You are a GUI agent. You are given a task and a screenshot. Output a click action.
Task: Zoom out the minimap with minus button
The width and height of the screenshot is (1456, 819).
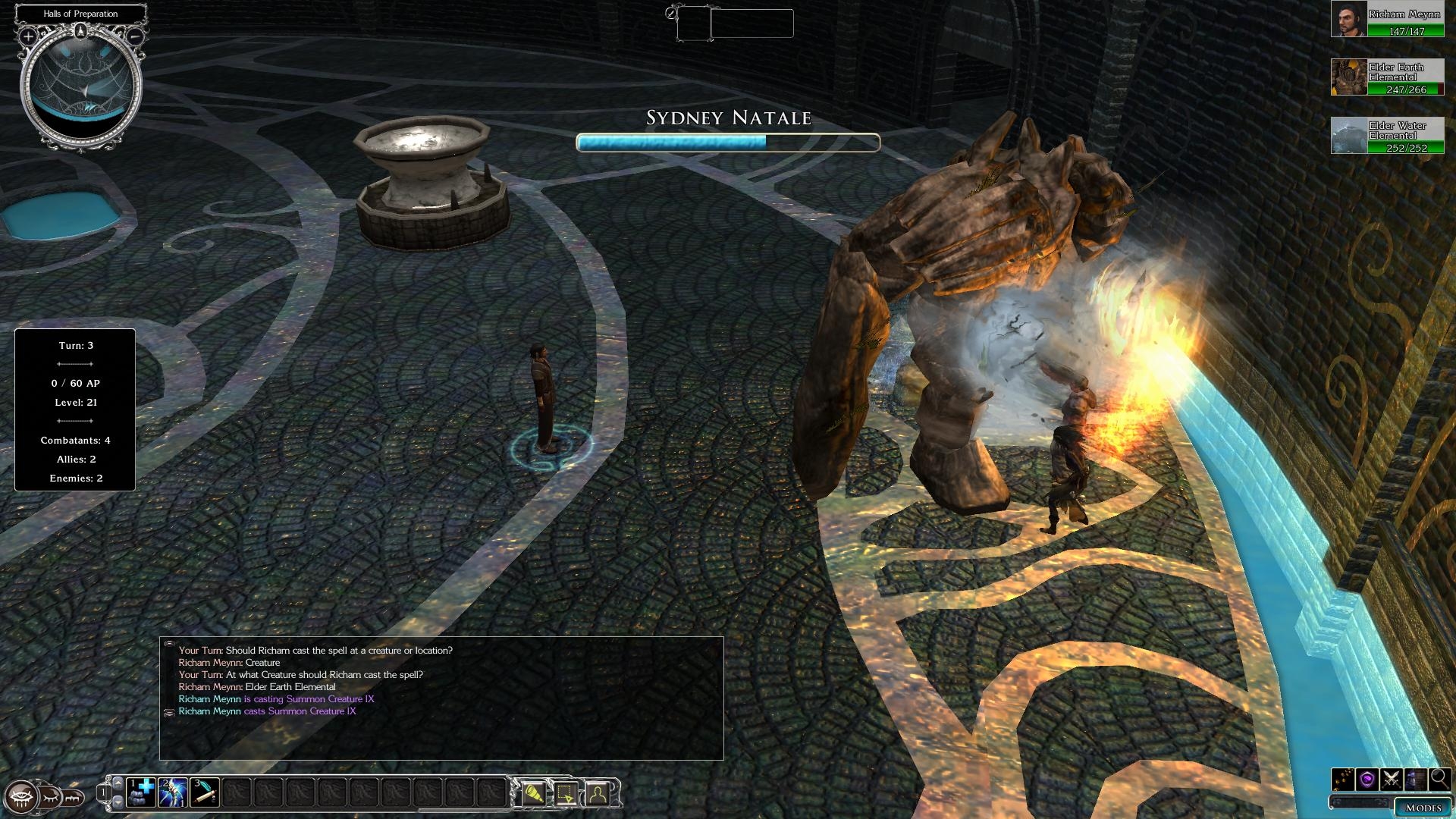(x=134, y=36)
